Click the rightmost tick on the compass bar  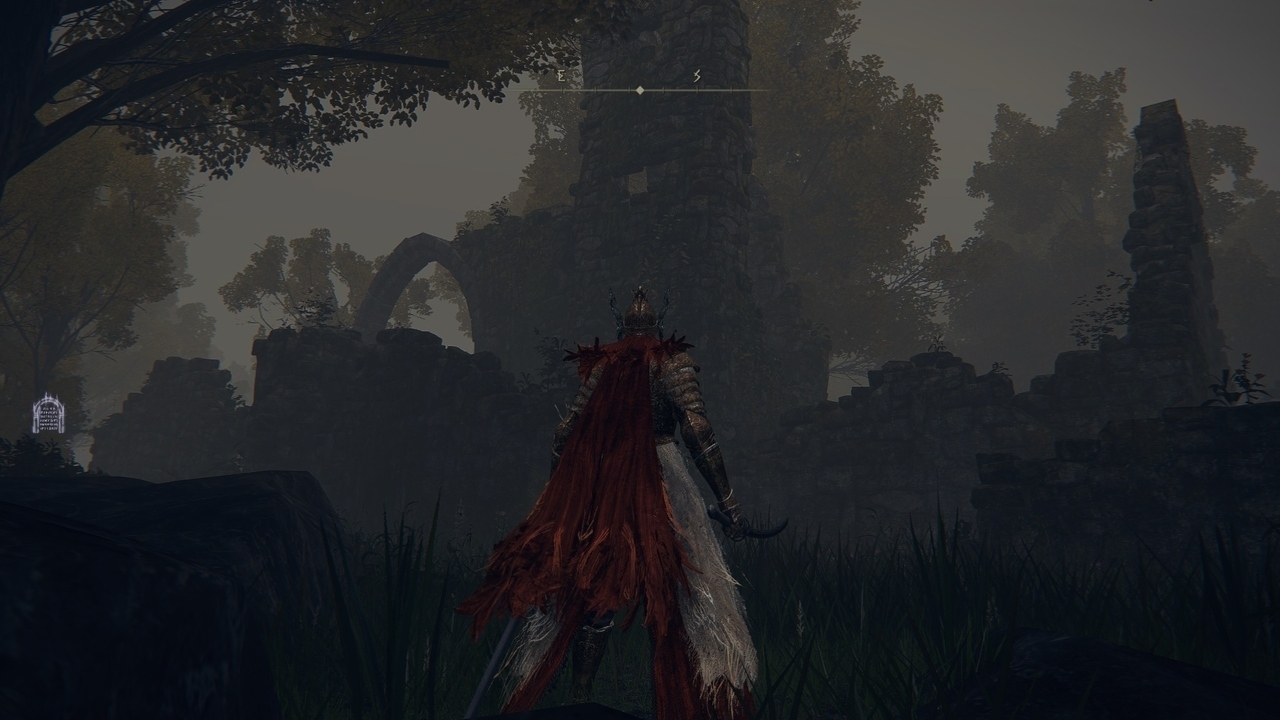coord(731,89)
